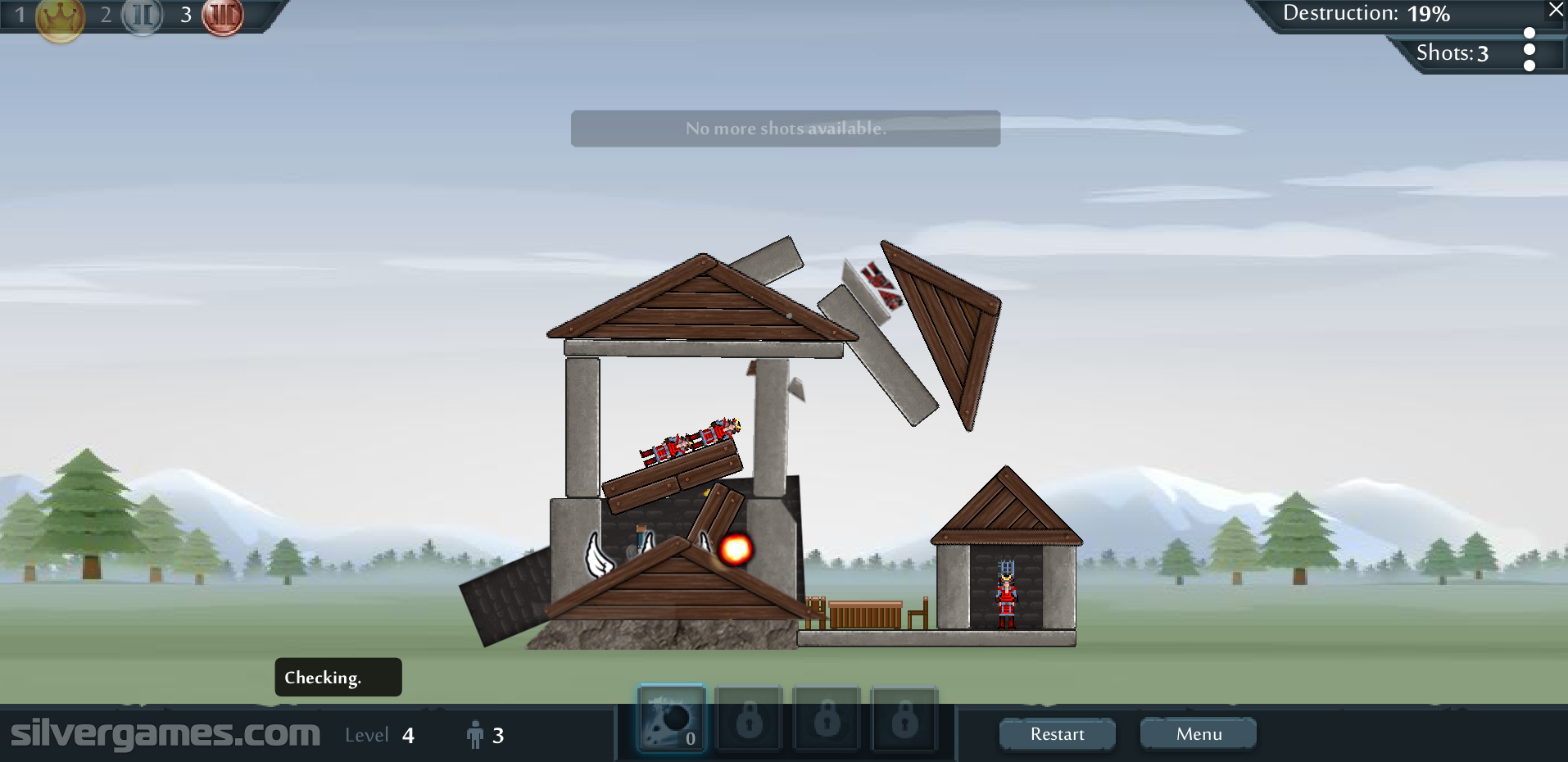The image size is (1568, 762).
Task: Click the silvergames.com logo link
Action: (165, 733)
